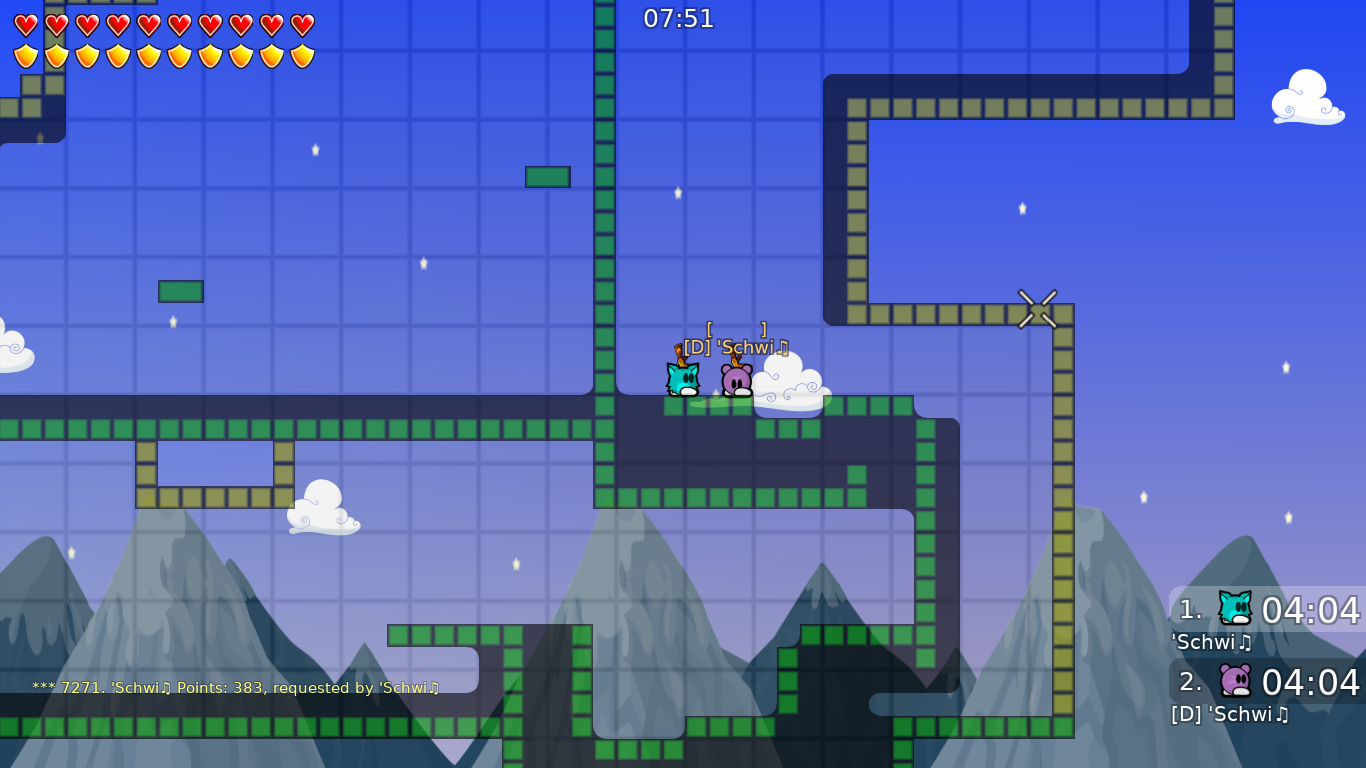Viewport: 1366px width, 768px height.
Task: Select the cyan fox tee standing in-game
Action: [x=682, y=381]
